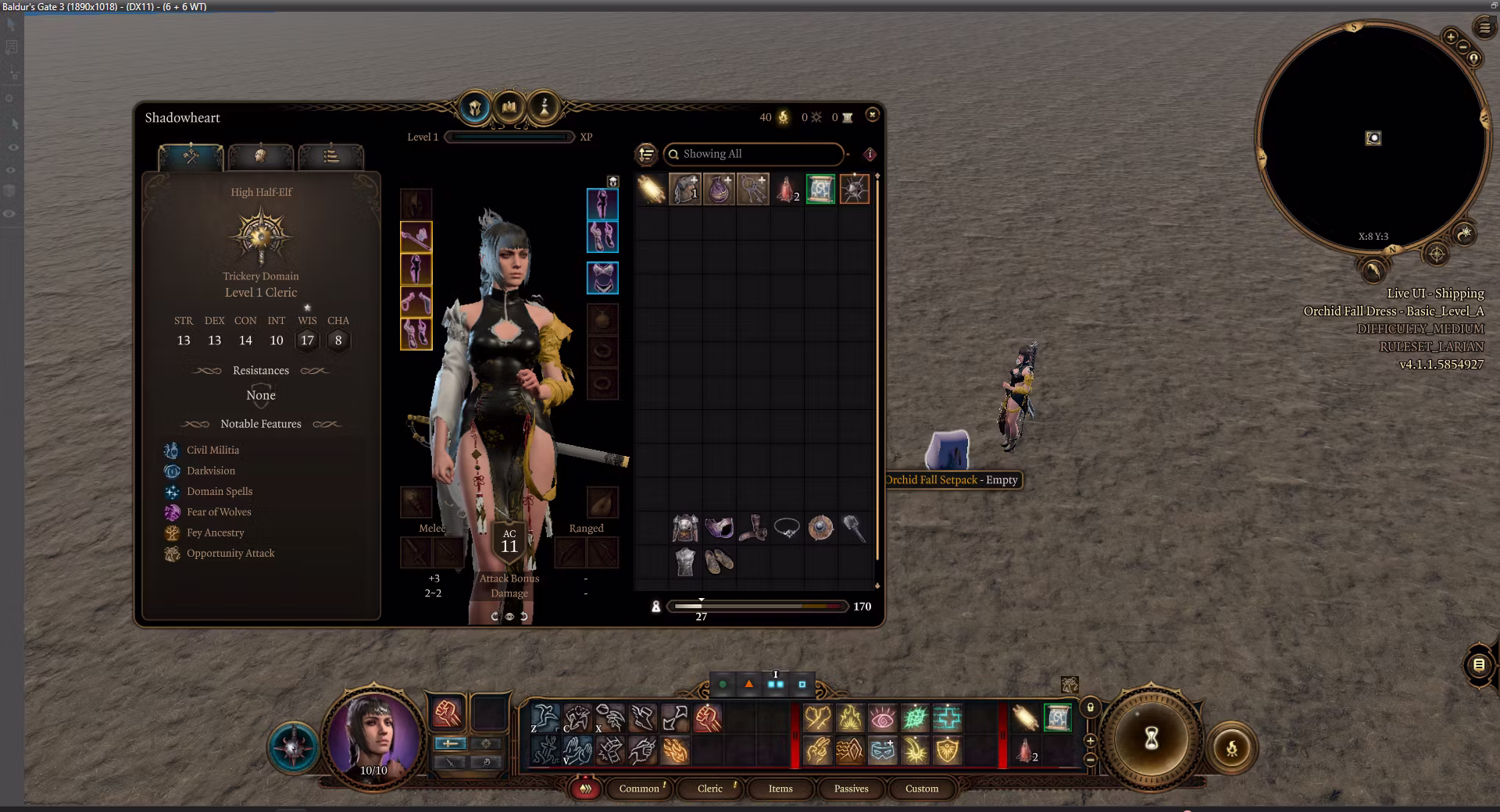Select the red potion in inventory
This screenshot has width=1500, height=812.
(786, 189)
